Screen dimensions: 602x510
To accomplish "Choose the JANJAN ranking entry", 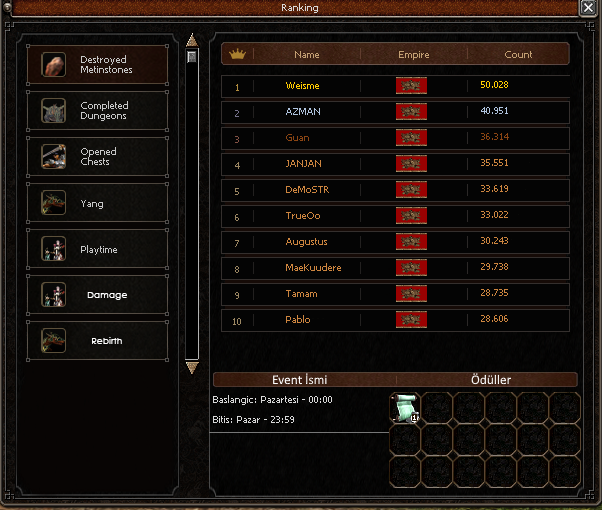I will 395,164.
